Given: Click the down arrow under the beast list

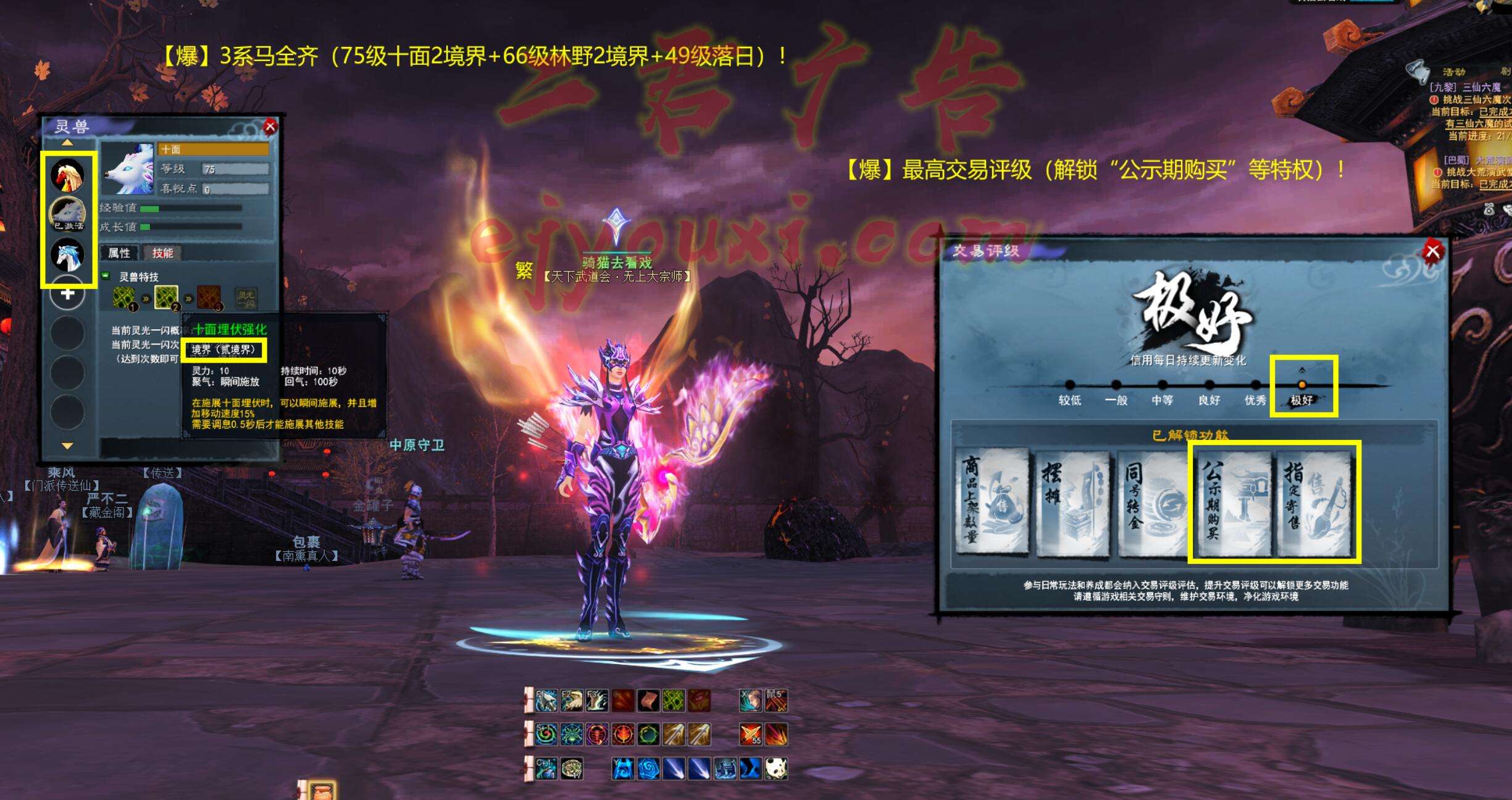Looking at the screenshot, I should (x=67, y=445).
